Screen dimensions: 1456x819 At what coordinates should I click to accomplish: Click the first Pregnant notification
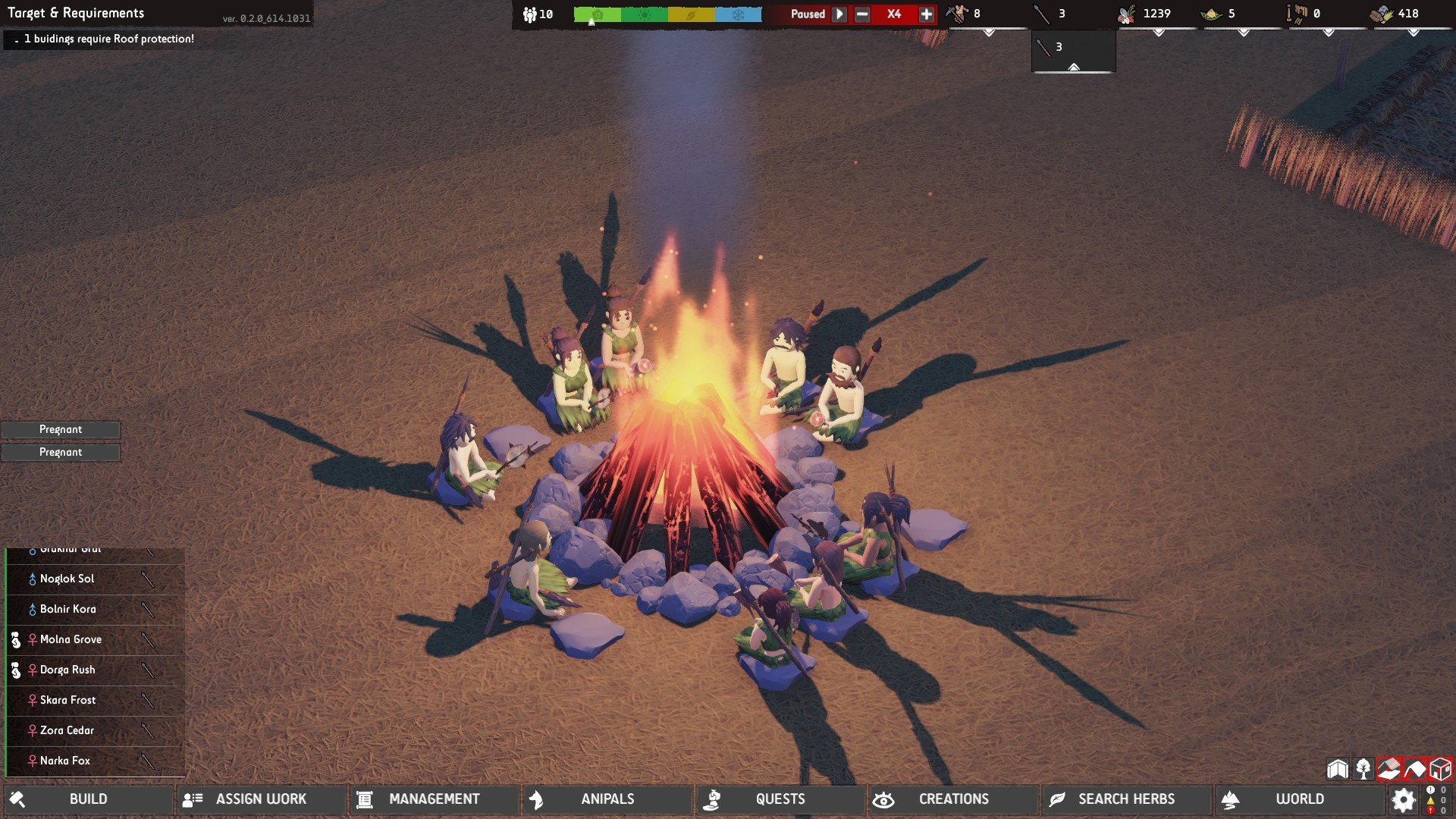point(61,430)
